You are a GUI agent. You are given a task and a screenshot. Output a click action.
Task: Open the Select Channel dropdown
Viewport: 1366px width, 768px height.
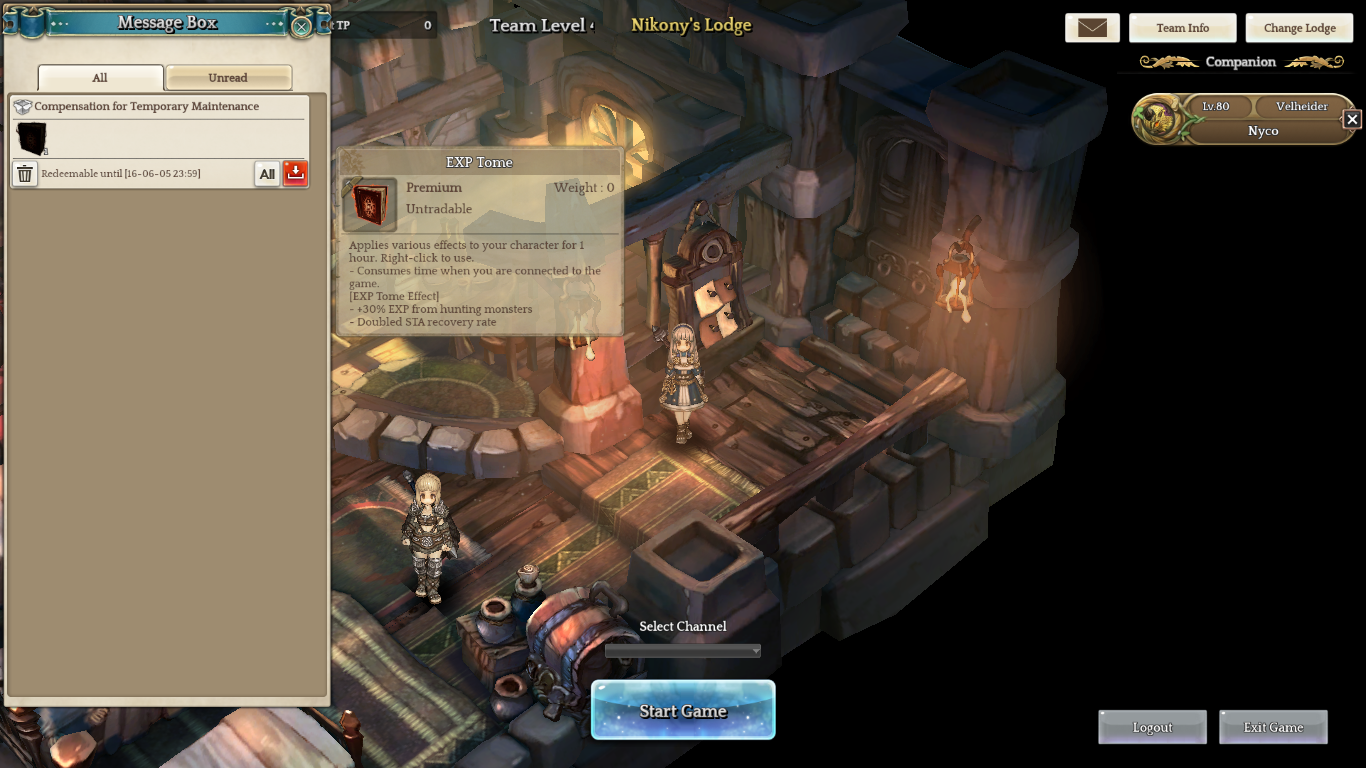683,651
